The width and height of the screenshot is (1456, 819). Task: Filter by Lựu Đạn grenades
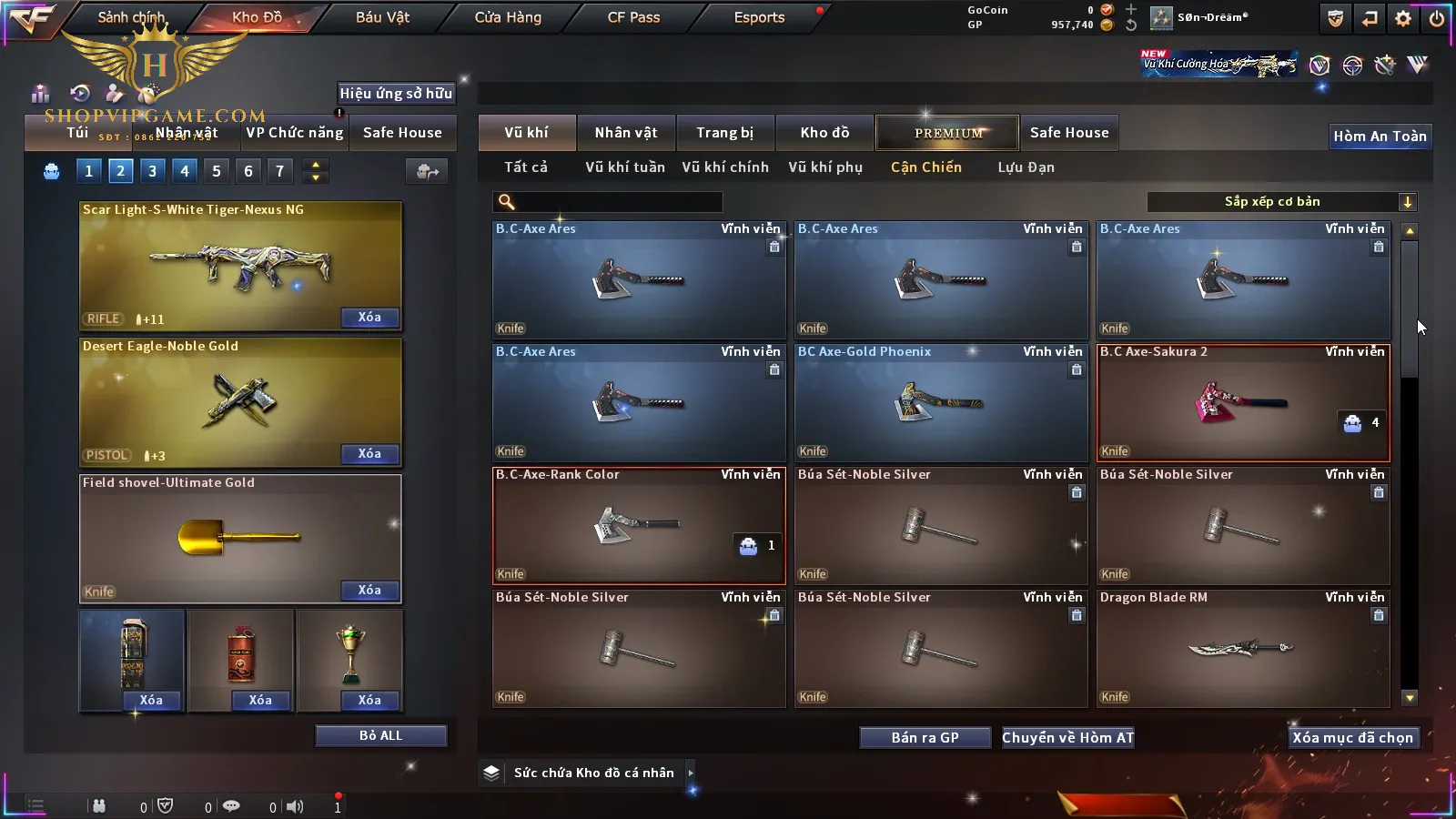pyautogui.click(x=1026, y=167)
